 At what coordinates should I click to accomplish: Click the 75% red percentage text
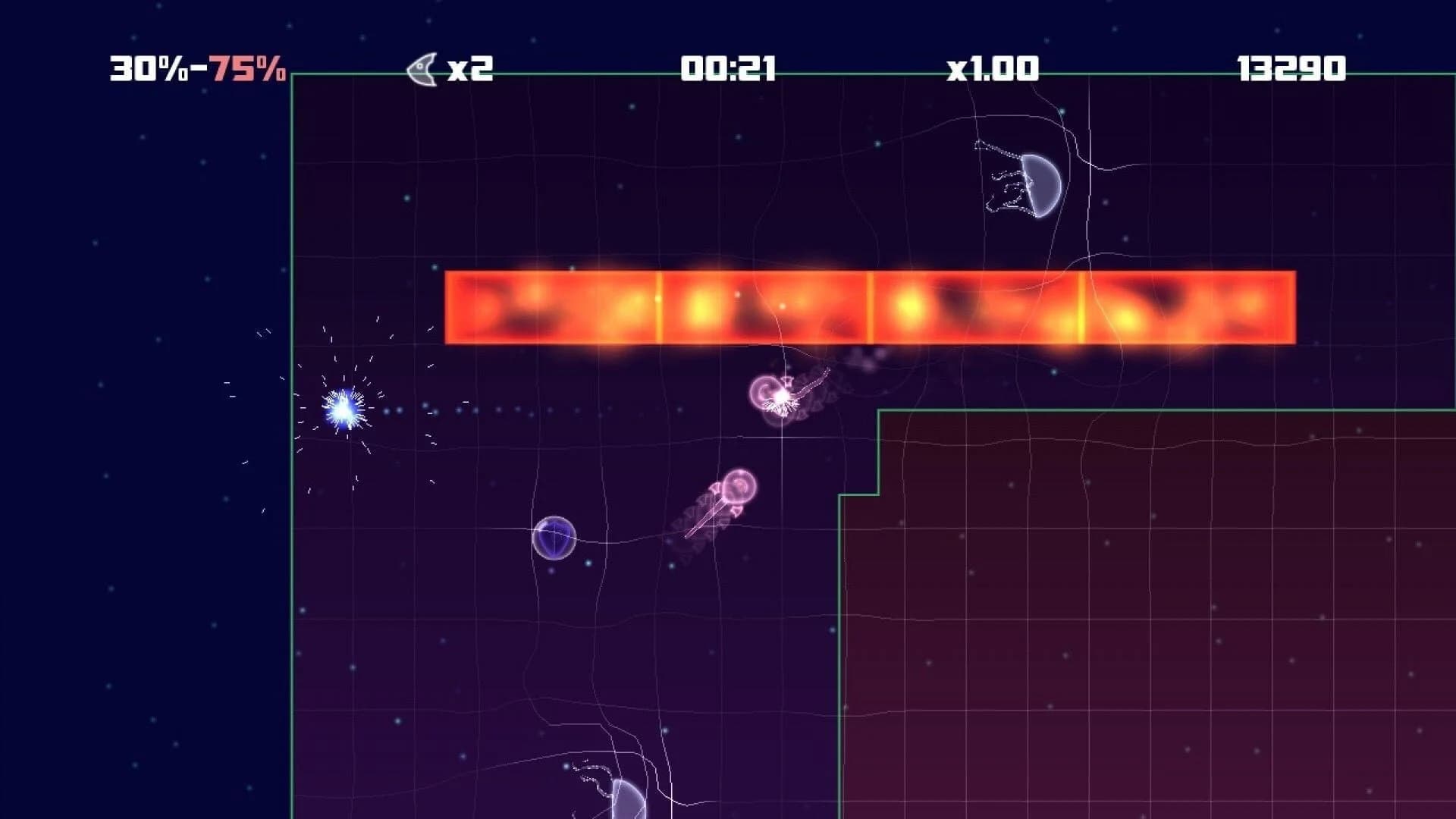pos(250,70)
